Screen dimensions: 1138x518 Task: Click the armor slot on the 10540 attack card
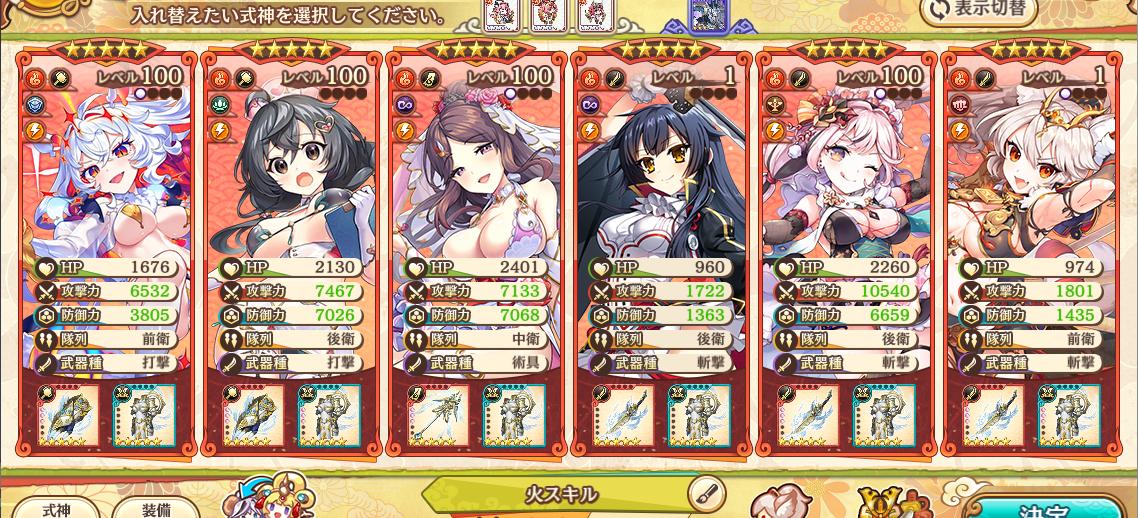[x=884, y=415]
